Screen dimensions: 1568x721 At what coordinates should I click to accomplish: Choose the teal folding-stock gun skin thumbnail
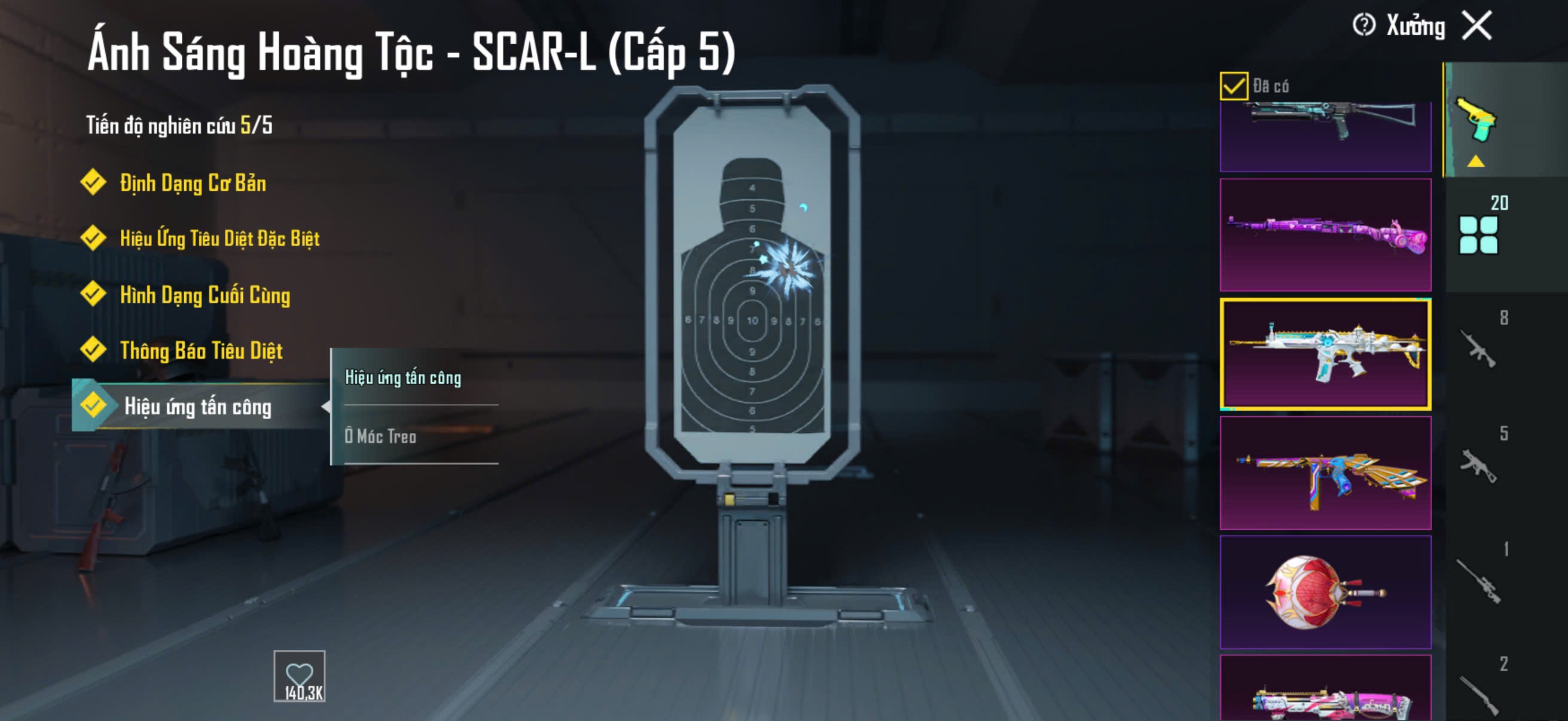(1325, 135)
